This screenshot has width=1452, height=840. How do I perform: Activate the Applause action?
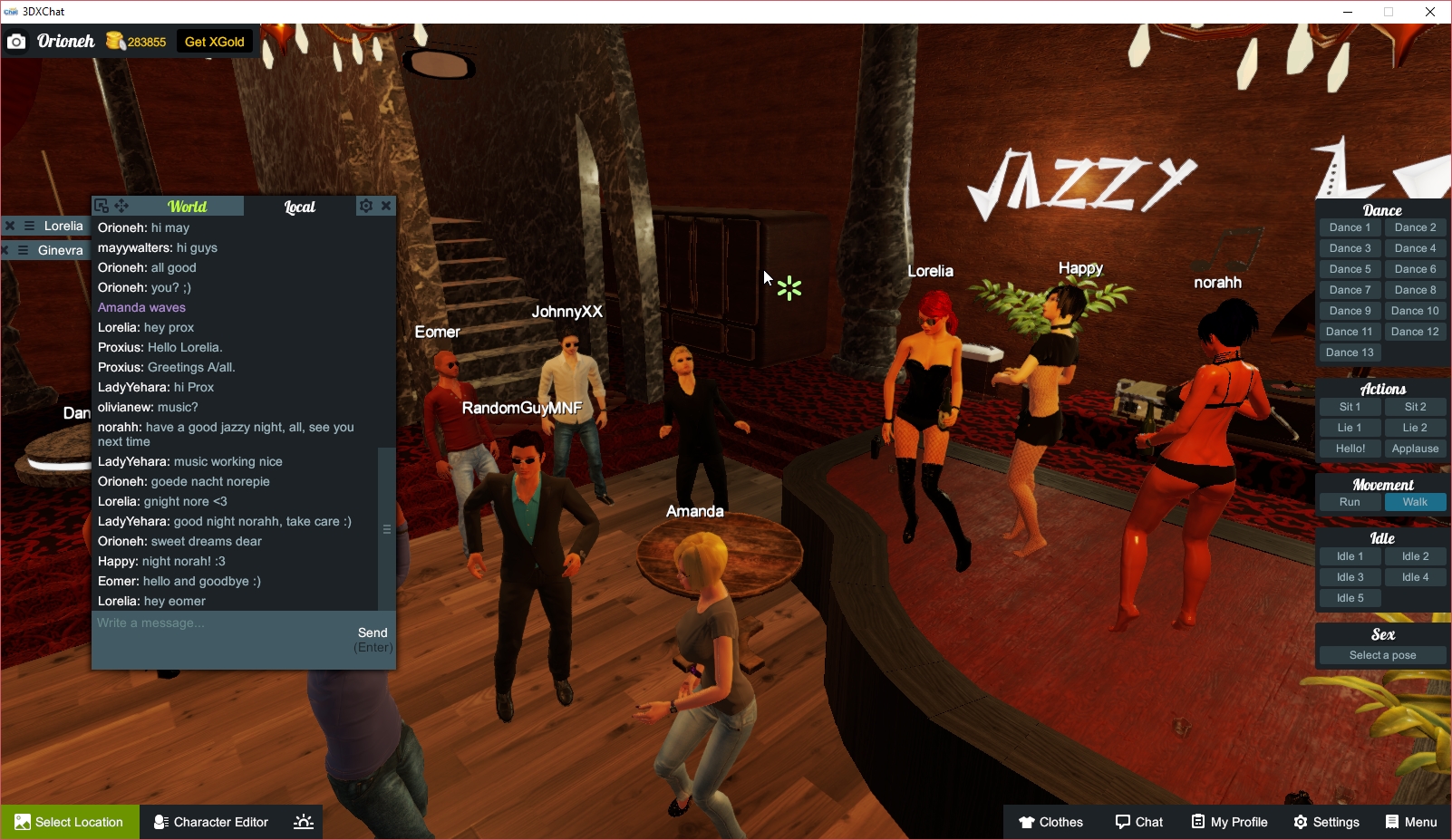[1415, 448]
